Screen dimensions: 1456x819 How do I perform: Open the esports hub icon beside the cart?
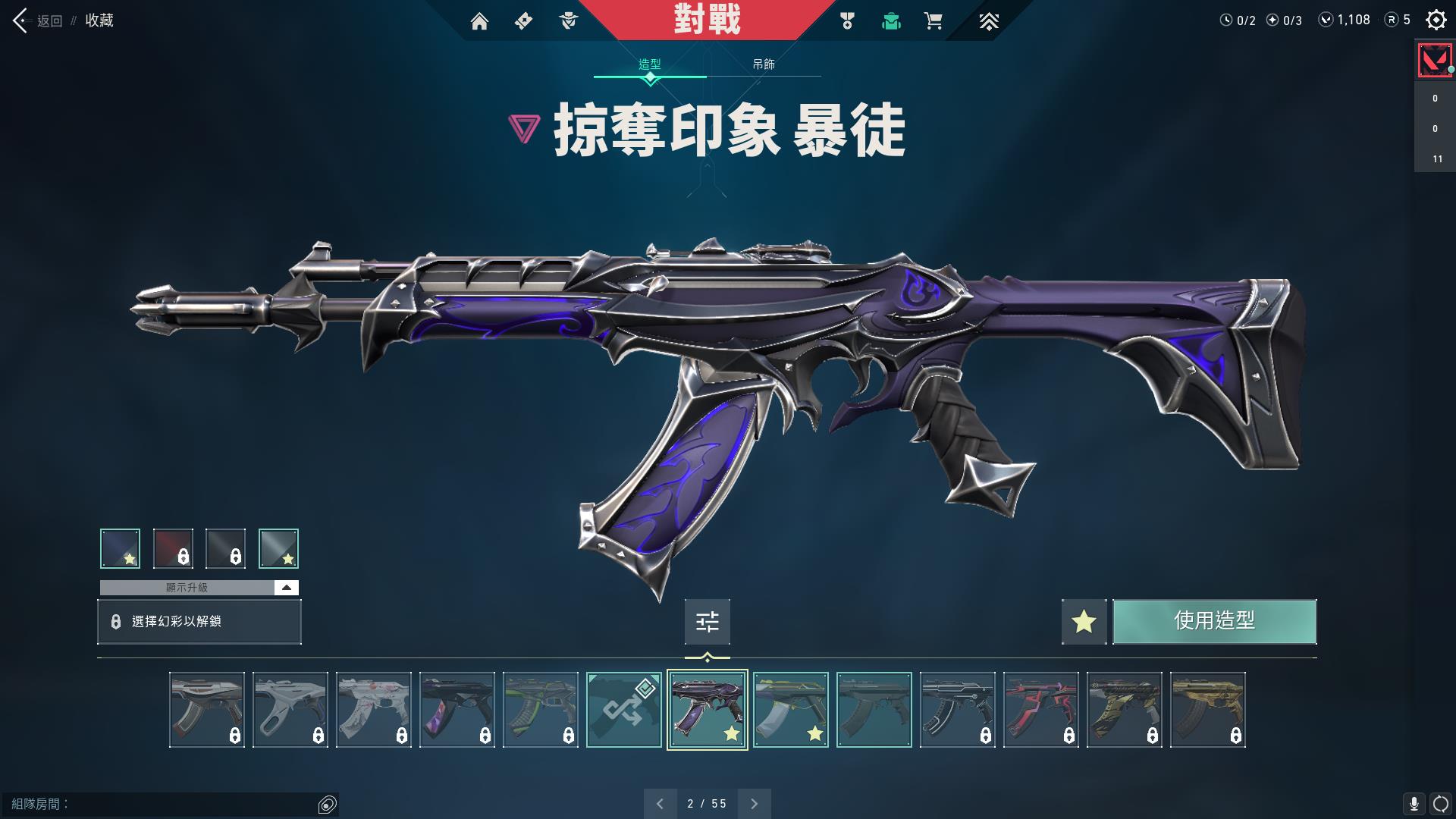(989, 22)
